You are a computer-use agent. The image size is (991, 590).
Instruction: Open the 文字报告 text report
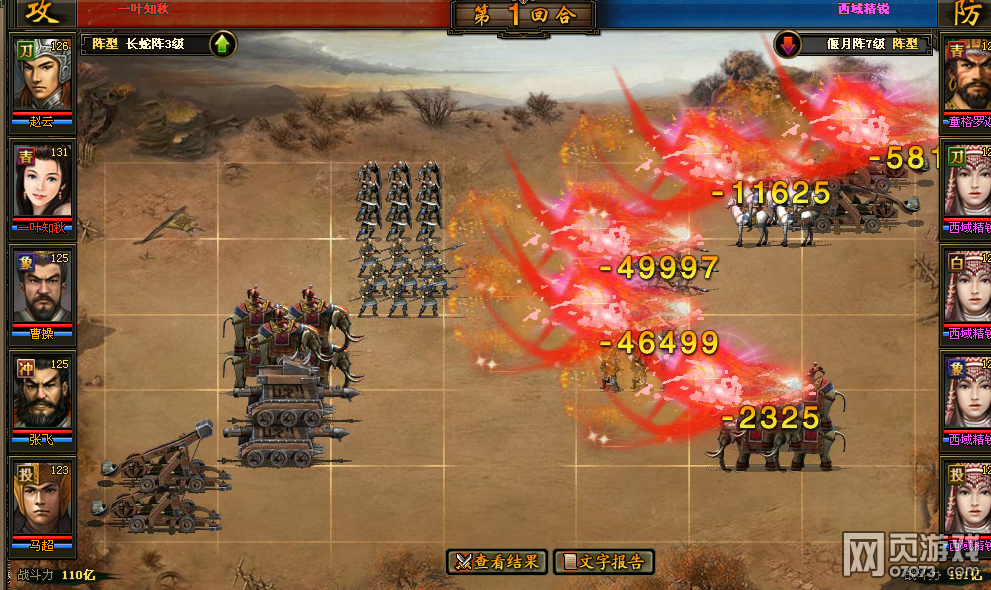[604, 562]
